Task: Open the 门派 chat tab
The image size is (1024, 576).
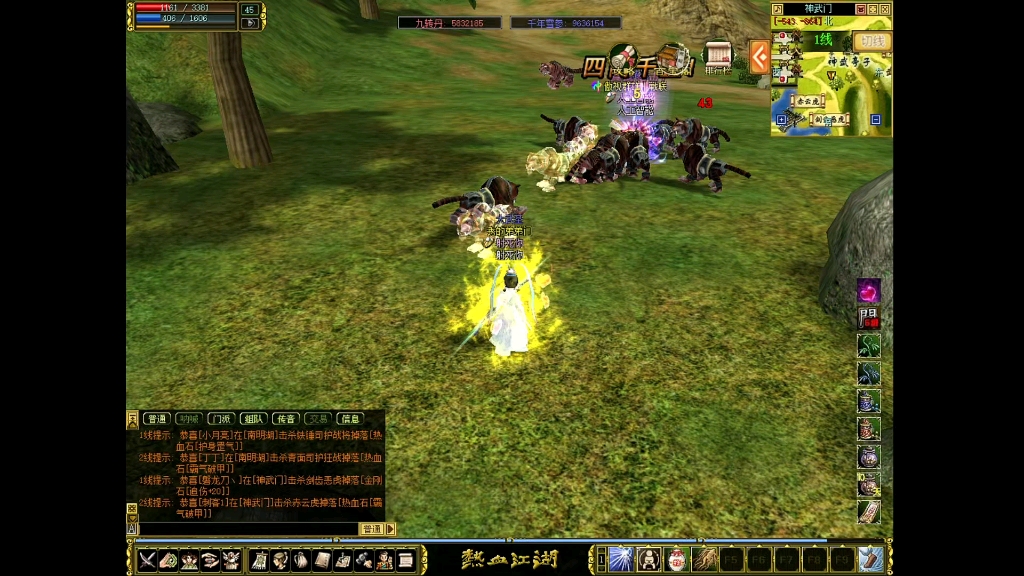Action: click(x=221, y=419)
